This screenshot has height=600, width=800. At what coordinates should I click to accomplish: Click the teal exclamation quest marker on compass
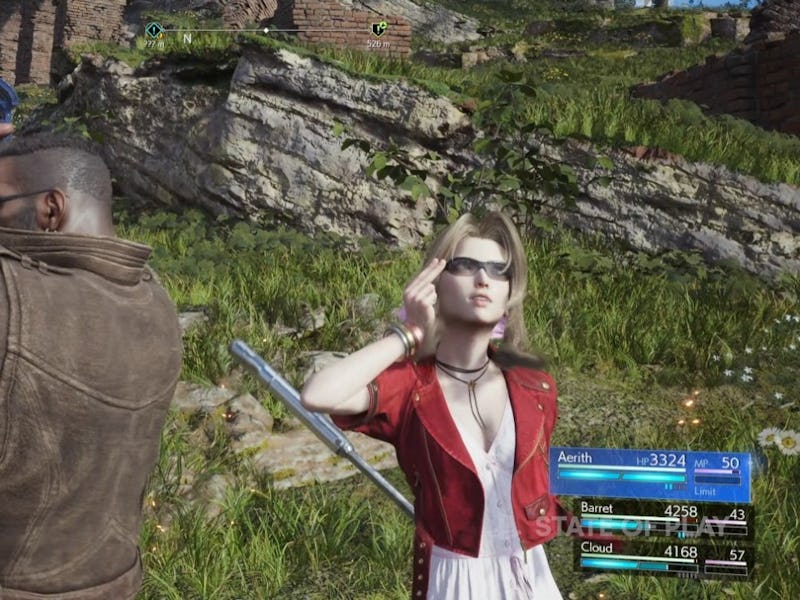click(153, 30)
